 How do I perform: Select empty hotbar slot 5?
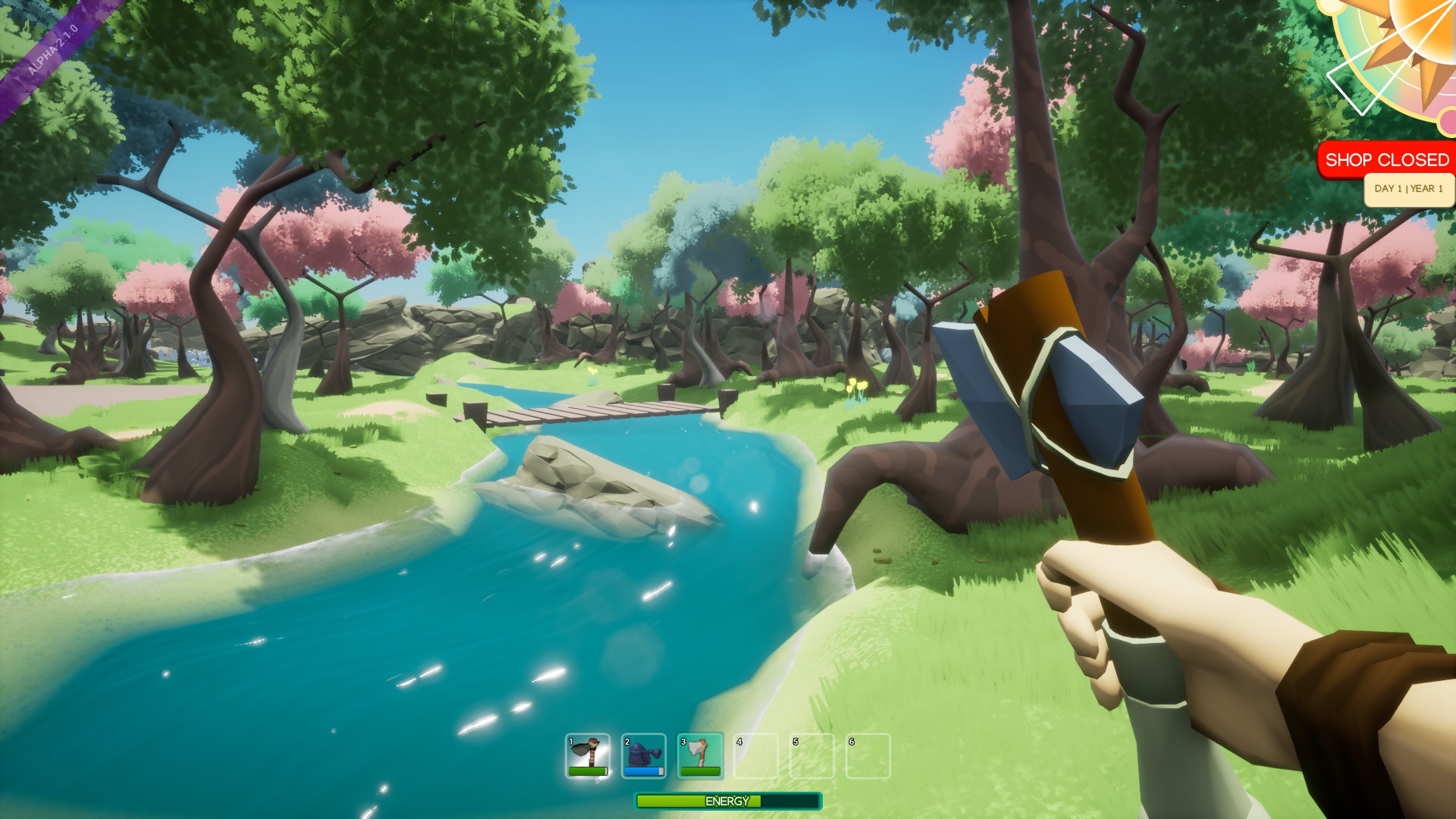pos(812,755)
